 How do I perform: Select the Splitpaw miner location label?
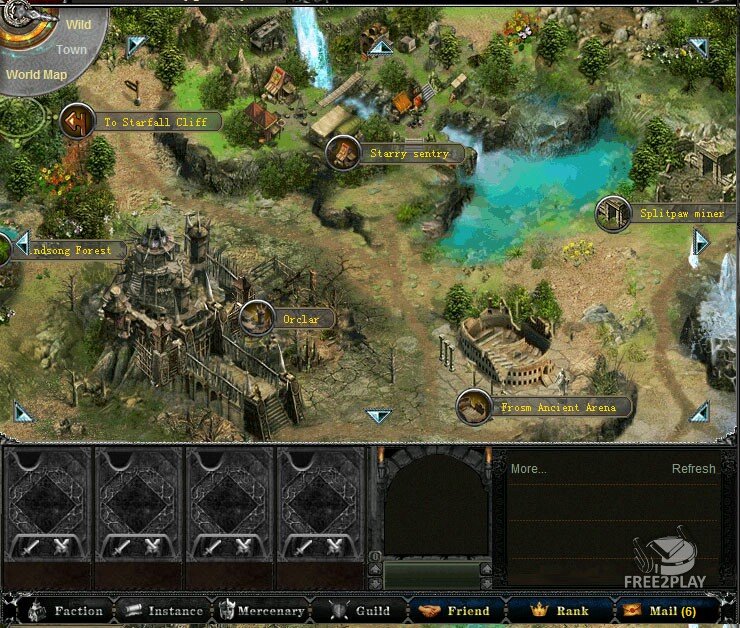pyautogui.click(x=675, y=213)
